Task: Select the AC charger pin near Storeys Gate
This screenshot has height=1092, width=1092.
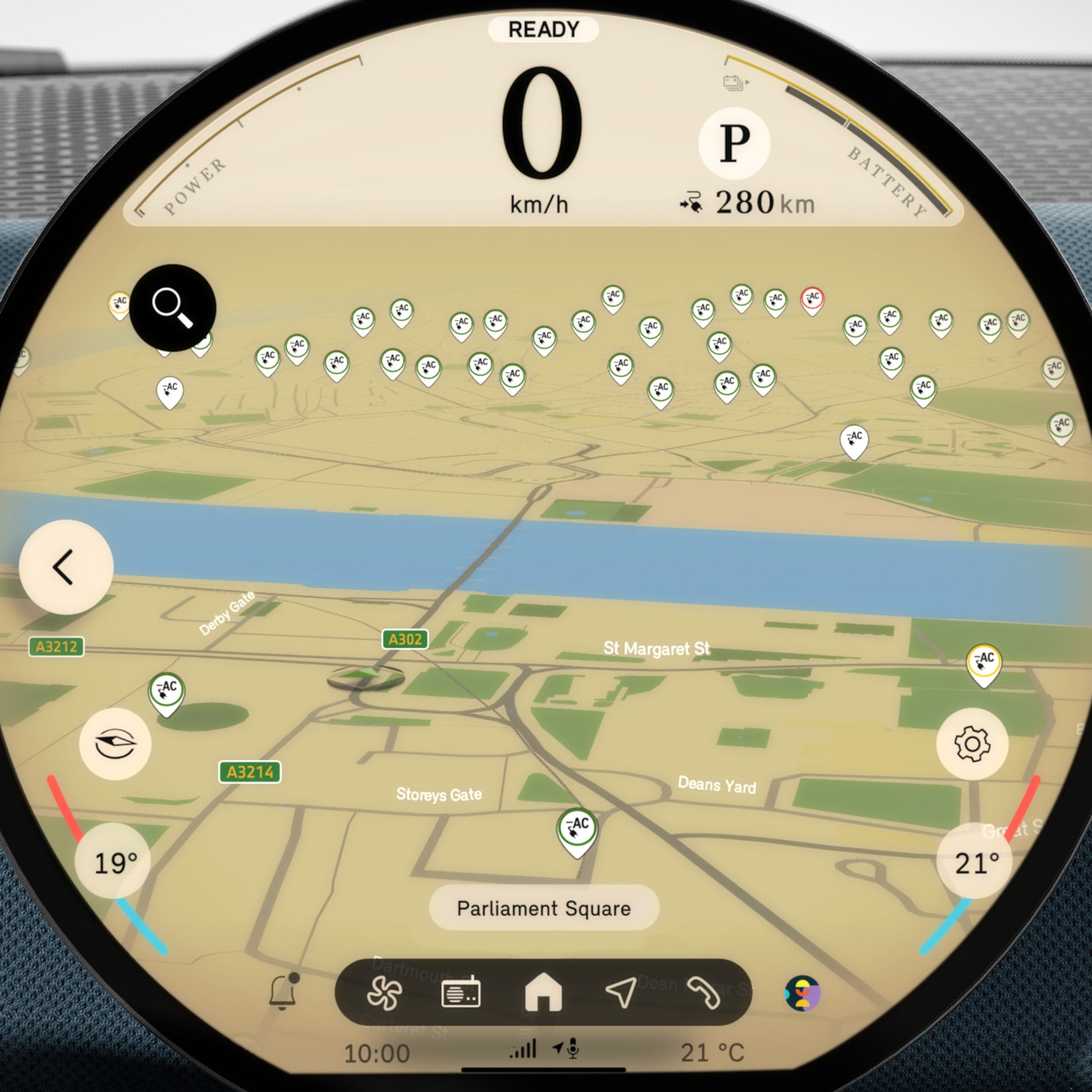Action: 577,830
